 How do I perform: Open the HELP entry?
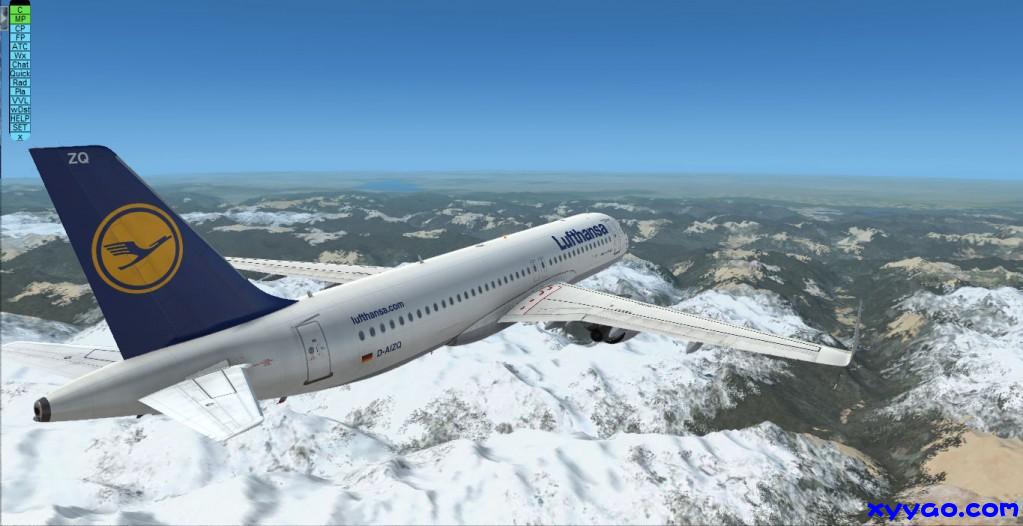click(x=20, y=118)
